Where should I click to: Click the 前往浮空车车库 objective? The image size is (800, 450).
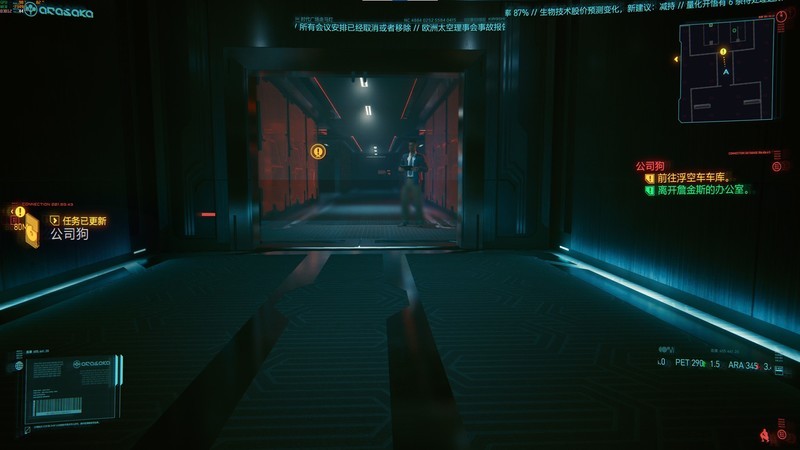coord(692,178)
